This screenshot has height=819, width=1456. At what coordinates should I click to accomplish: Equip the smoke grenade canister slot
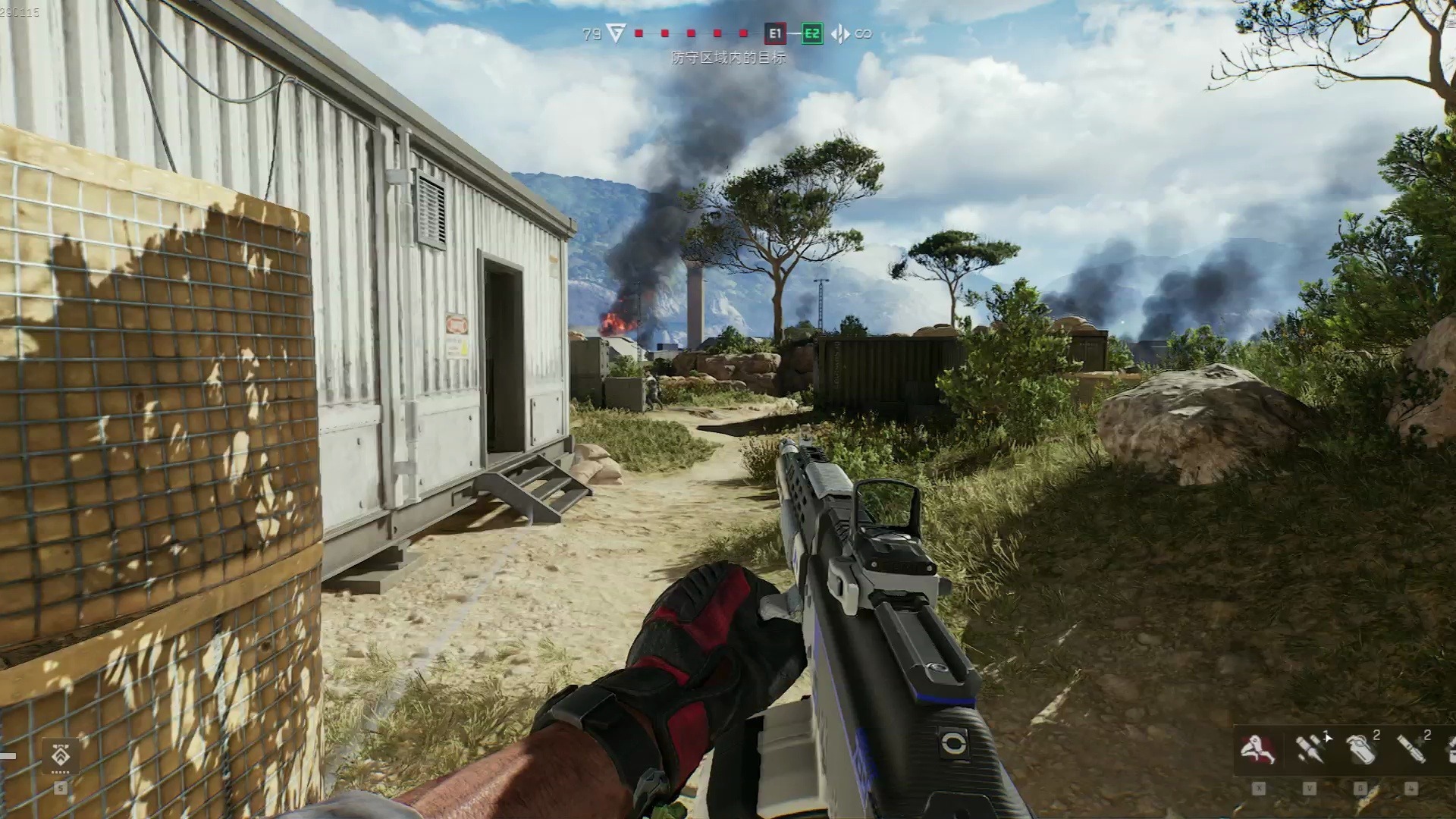(x=1361, y=749)
